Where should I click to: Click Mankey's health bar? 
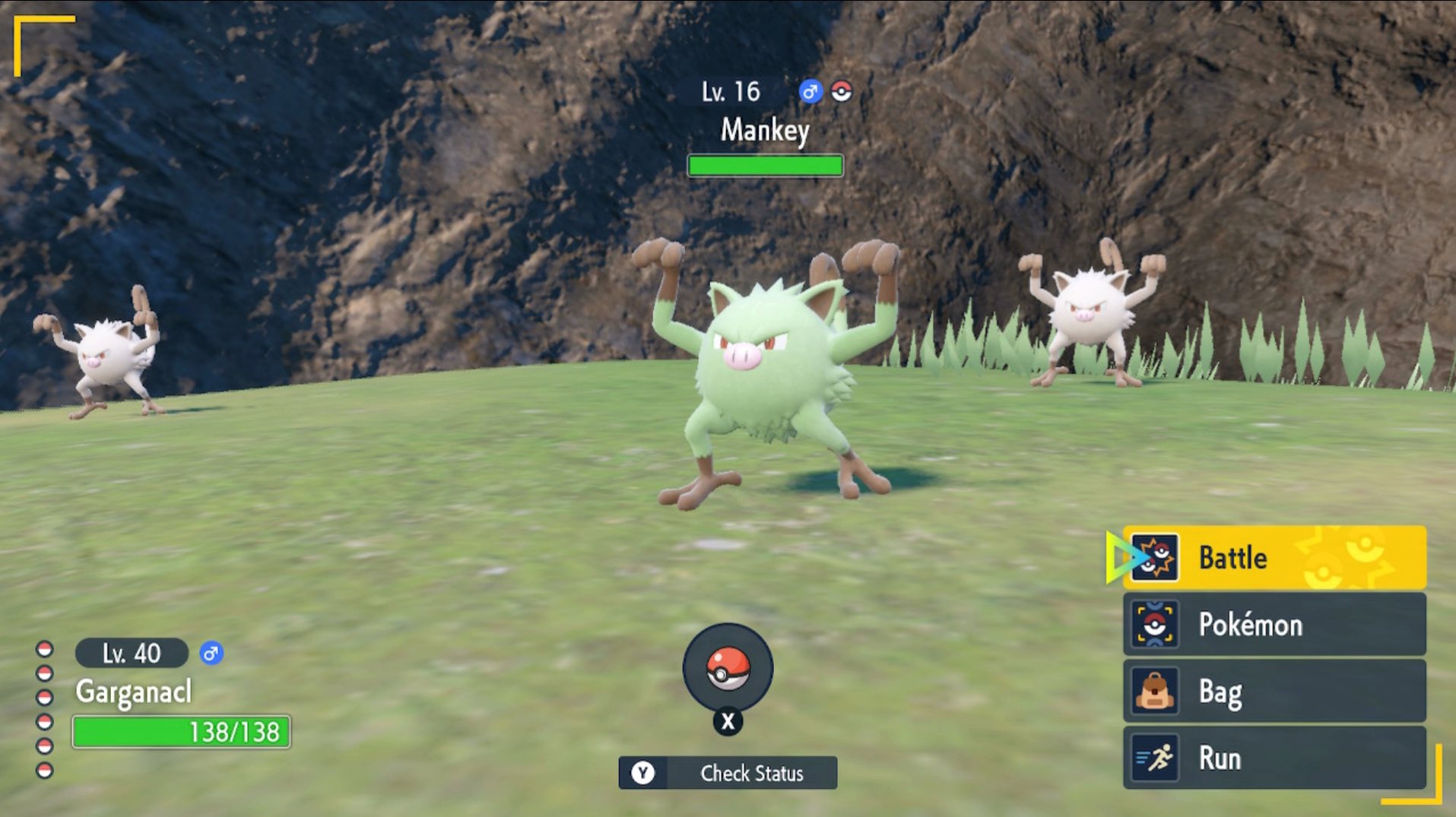pos(764,165)
